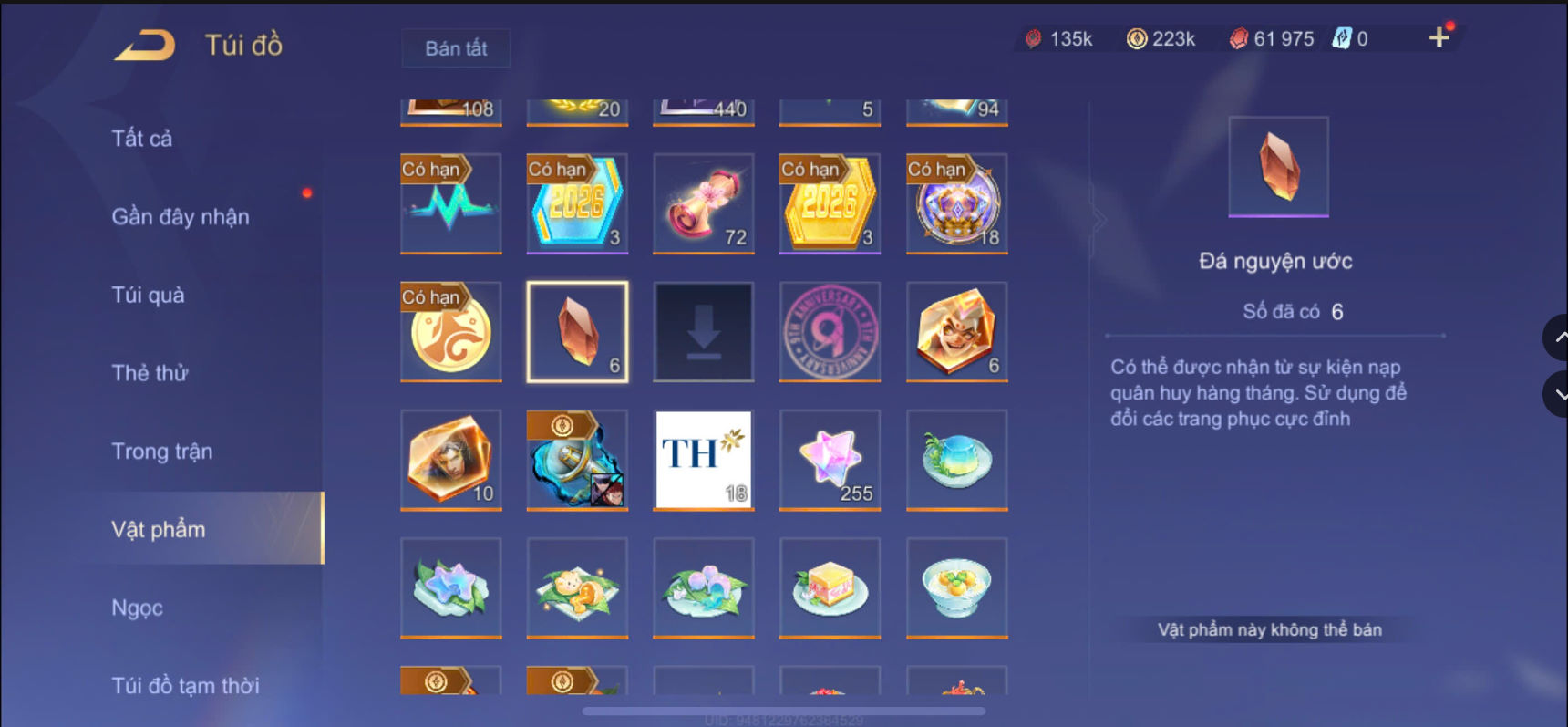This screenshot has width=1568, height=727.
Task: Click the pink flower ribbon item with 72 count
Action: pyautogui.click(x=702, y=203)
